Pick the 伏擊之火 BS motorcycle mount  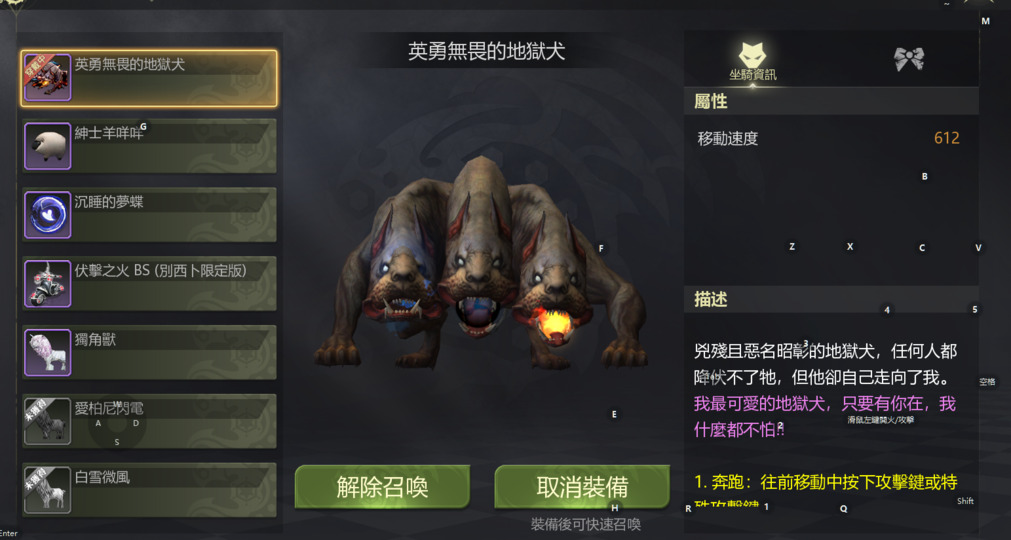(x=149, y=283)
